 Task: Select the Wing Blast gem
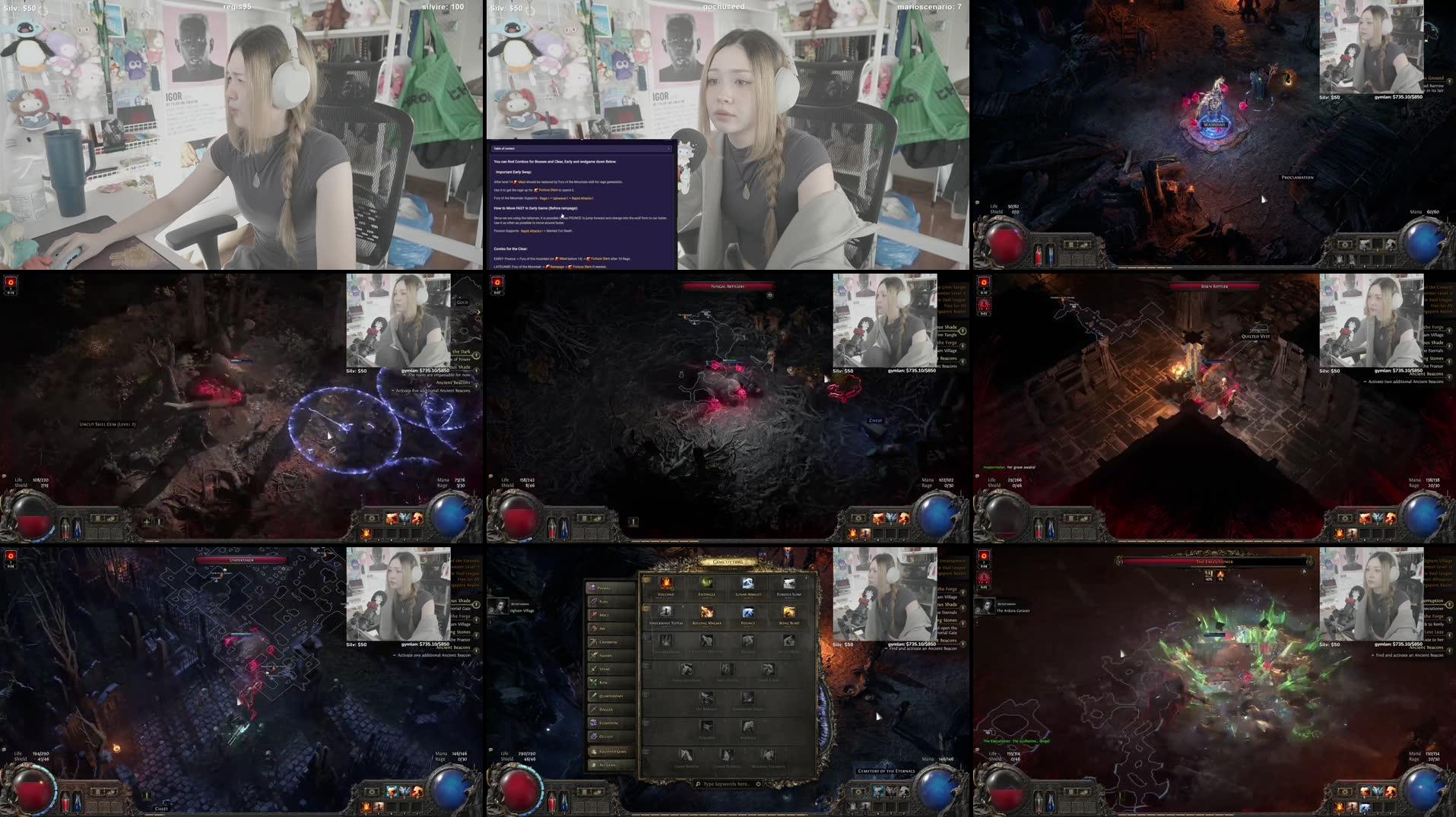coord(789,613)
